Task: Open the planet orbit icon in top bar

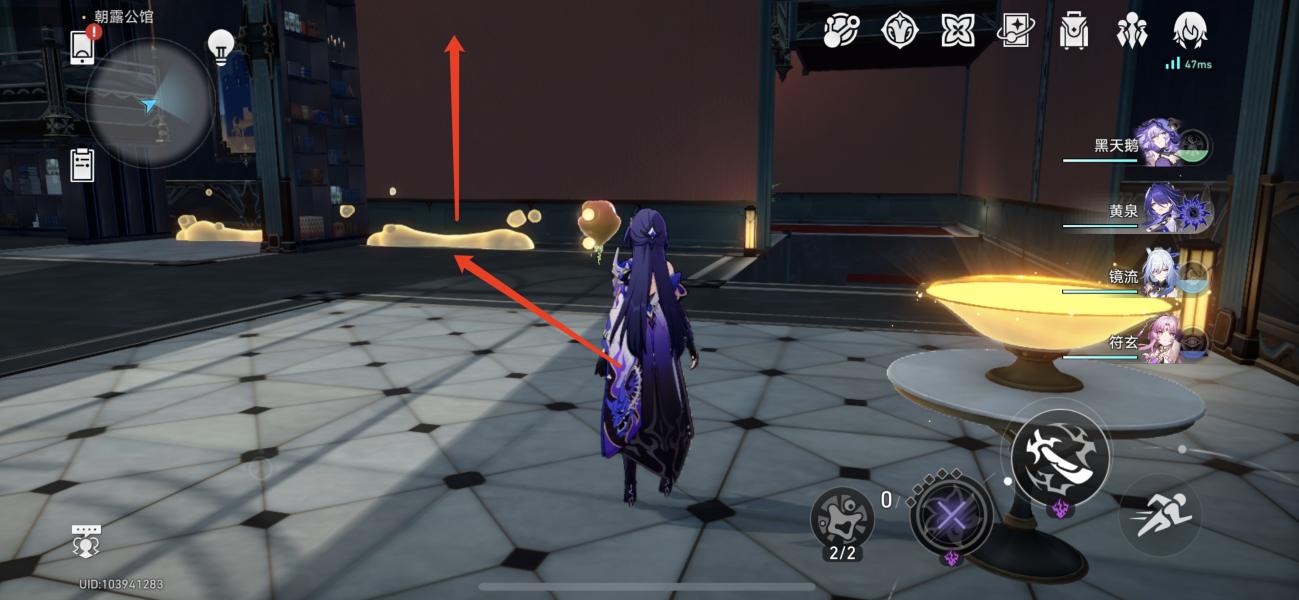Action: tap(841, 31)
